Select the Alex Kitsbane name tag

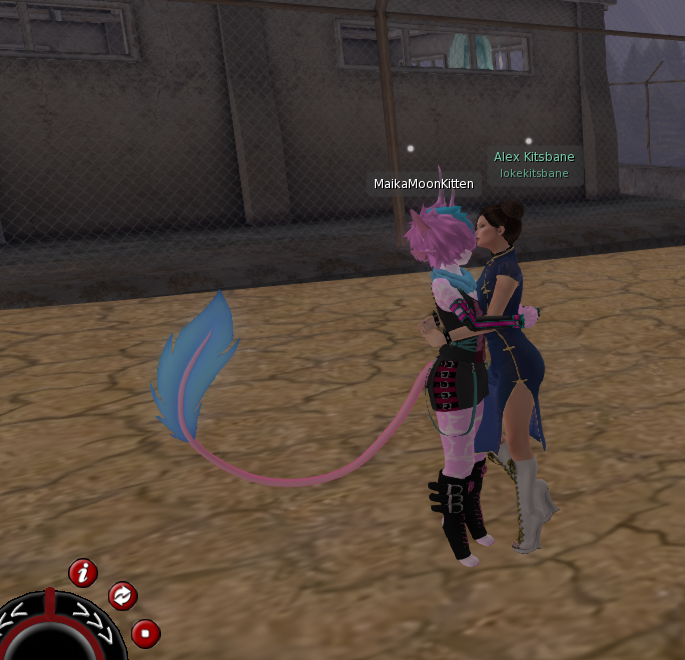[x=534, y=164]
